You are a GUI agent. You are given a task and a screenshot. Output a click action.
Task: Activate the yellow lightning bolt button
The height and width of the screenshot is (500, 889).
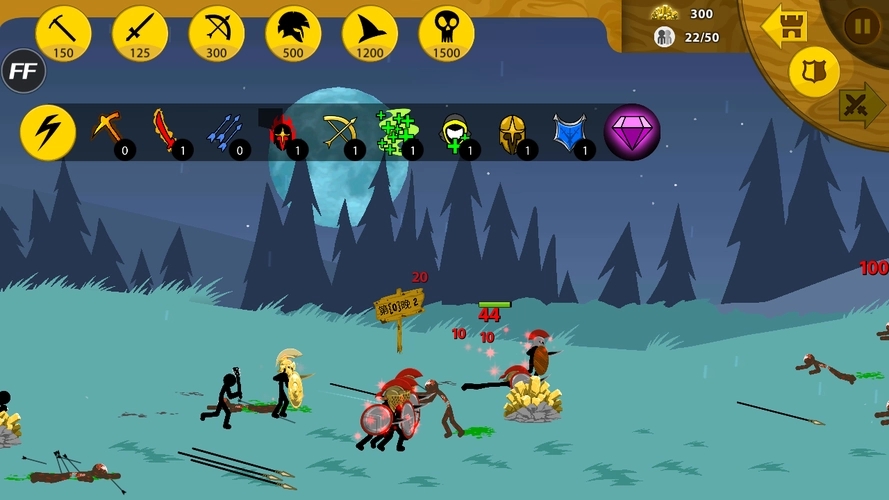tap(47, 132)
